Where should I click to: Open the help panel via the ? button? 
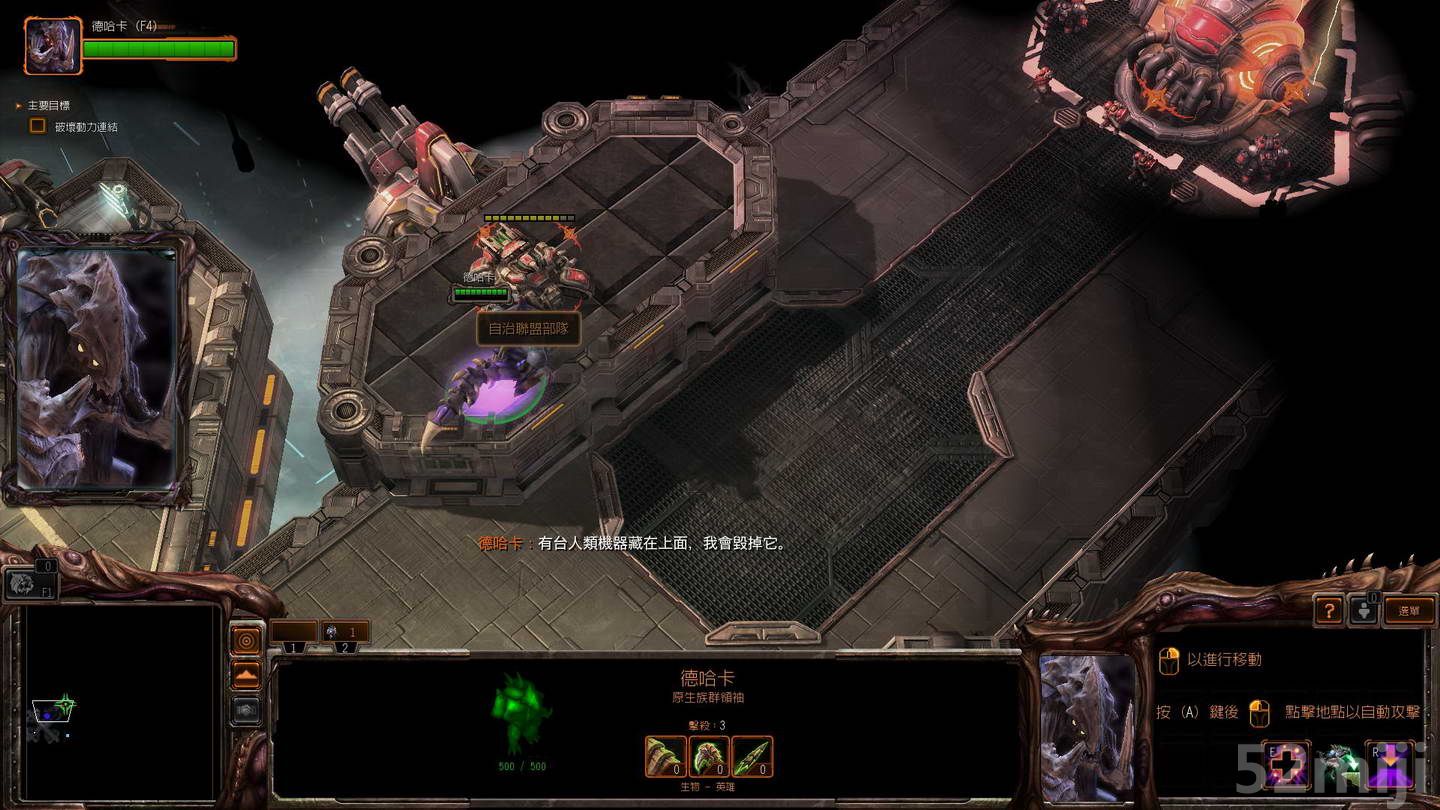1327,611
